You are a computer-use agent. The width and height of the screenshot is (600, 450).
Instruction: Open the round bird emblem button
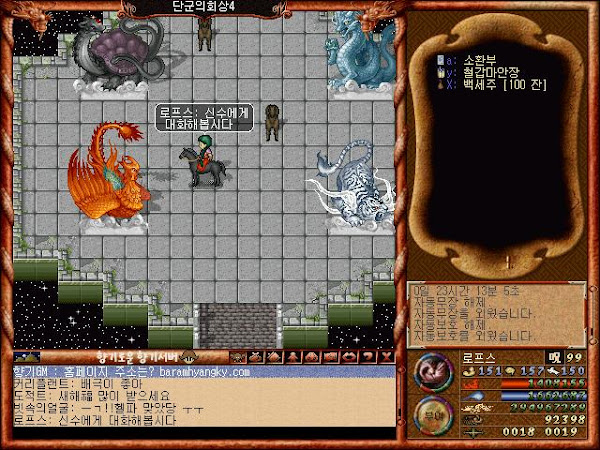433,369
